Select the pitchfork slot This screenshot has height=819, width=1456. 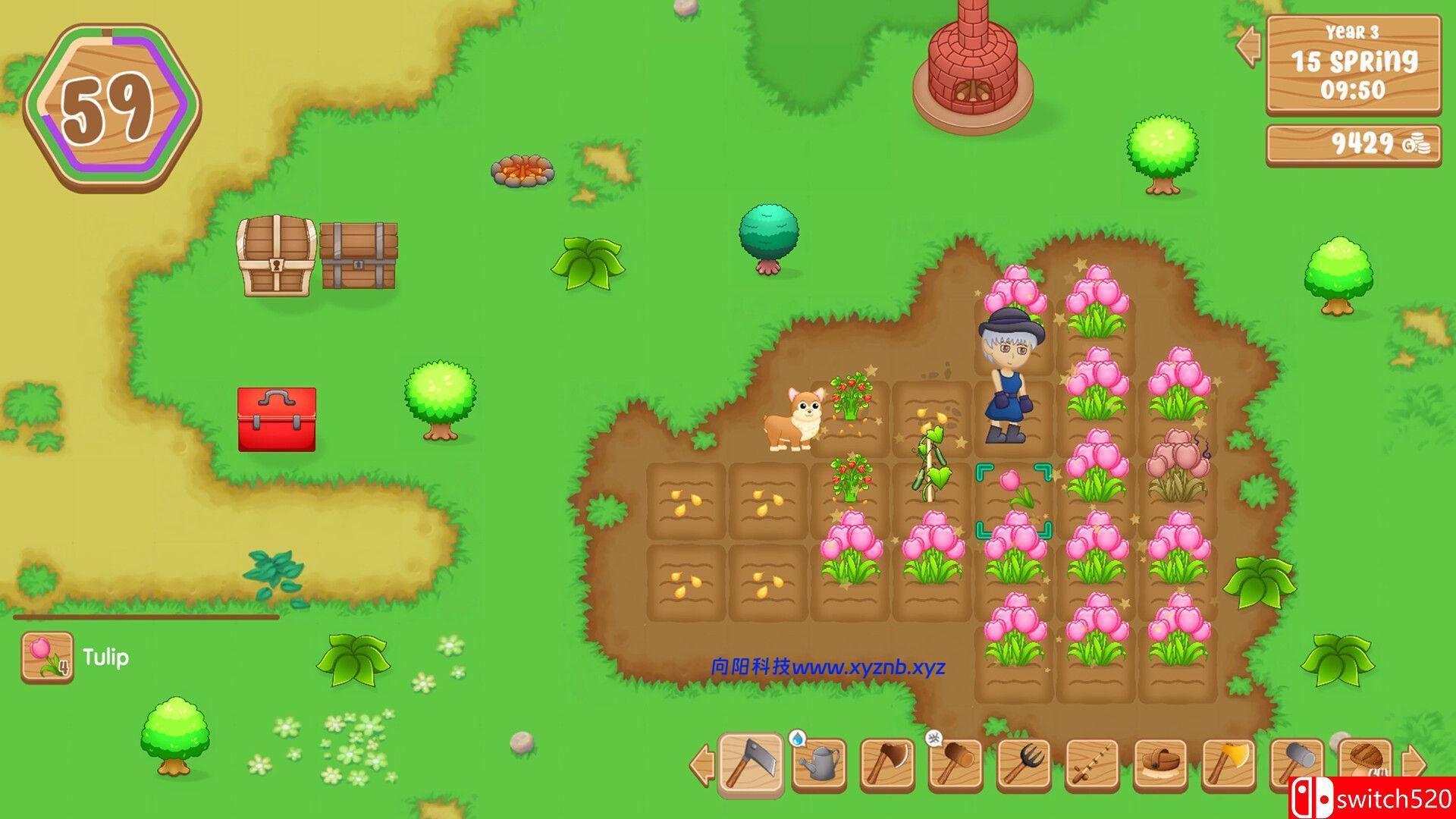(x=1024, y=764)
